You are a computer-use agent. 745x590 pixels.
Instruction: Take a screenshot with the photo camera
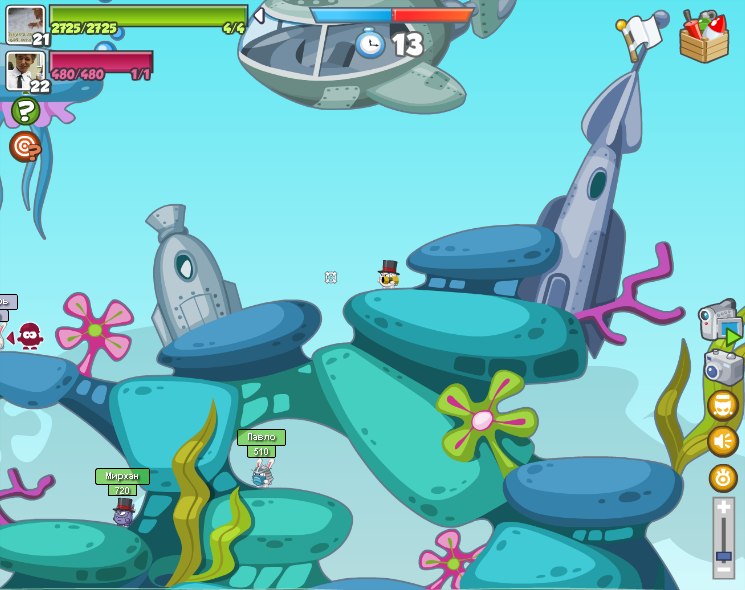click(722, 367)
